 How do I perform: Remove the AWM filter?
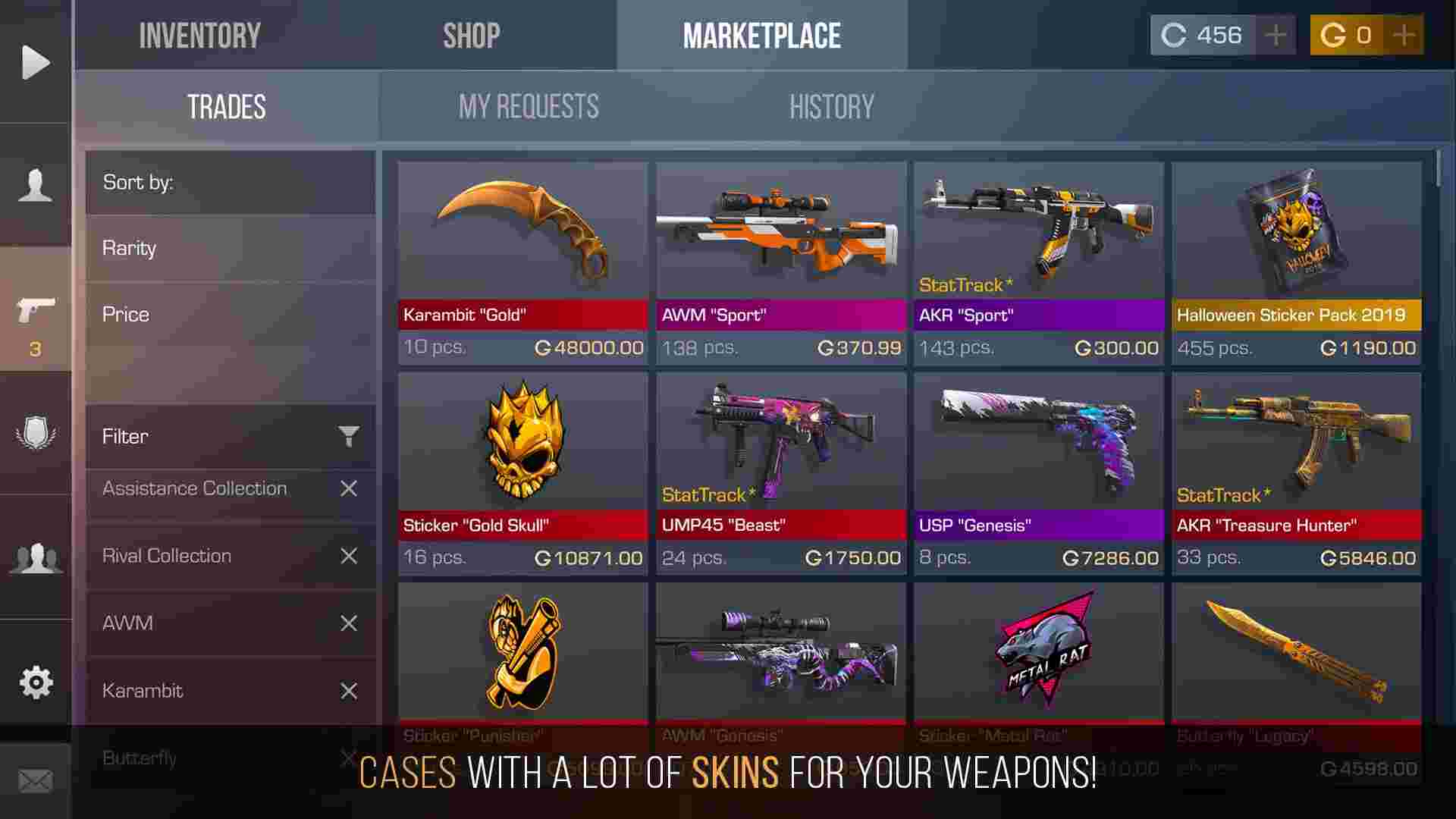coord(349,623)
